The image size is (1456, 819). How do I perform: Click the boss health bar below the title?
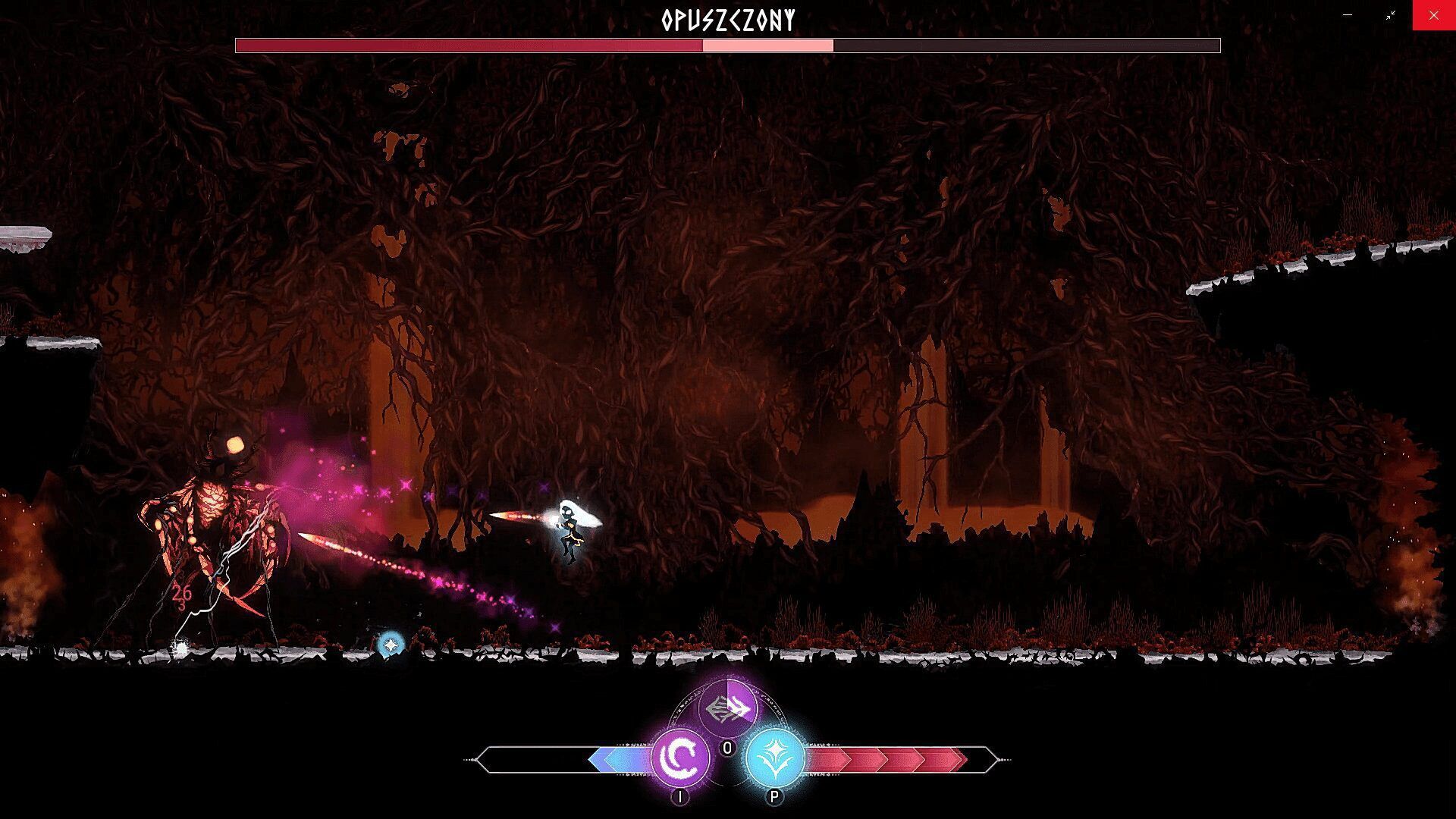[x=728, y=45]
